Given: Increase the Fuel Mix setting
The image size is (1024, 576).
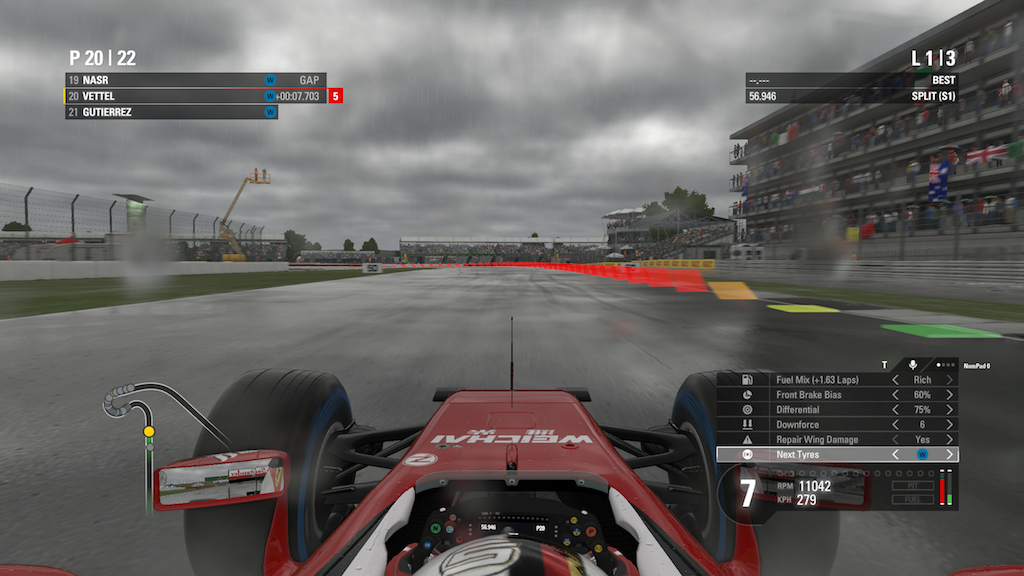Looking at the screenshot, I should point(949,380).
